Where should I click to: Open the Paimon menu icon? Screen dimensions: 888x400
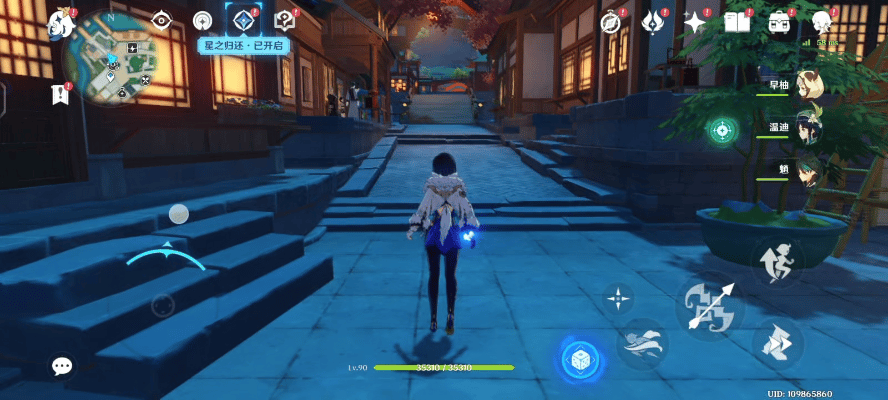click(64, 23)
